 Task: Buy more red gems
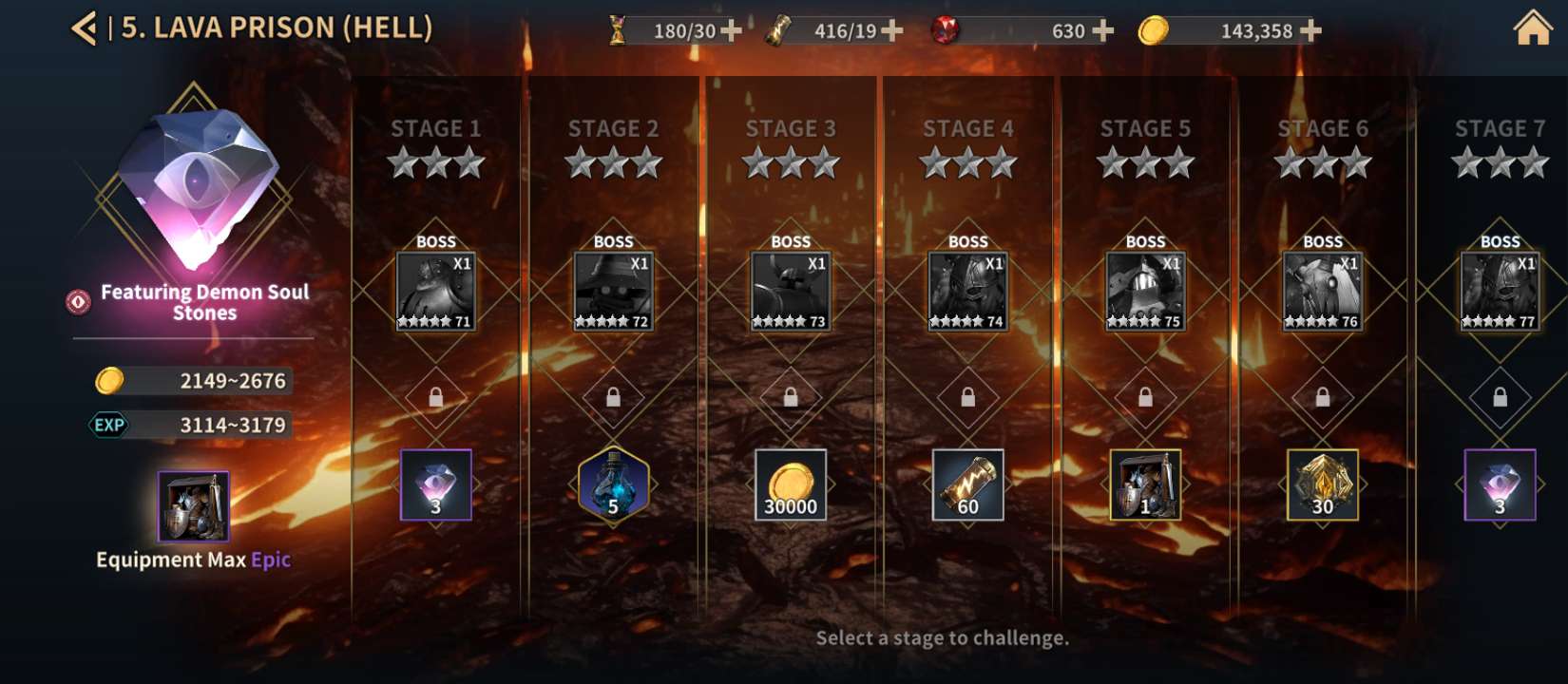[x=1103, y=31]
